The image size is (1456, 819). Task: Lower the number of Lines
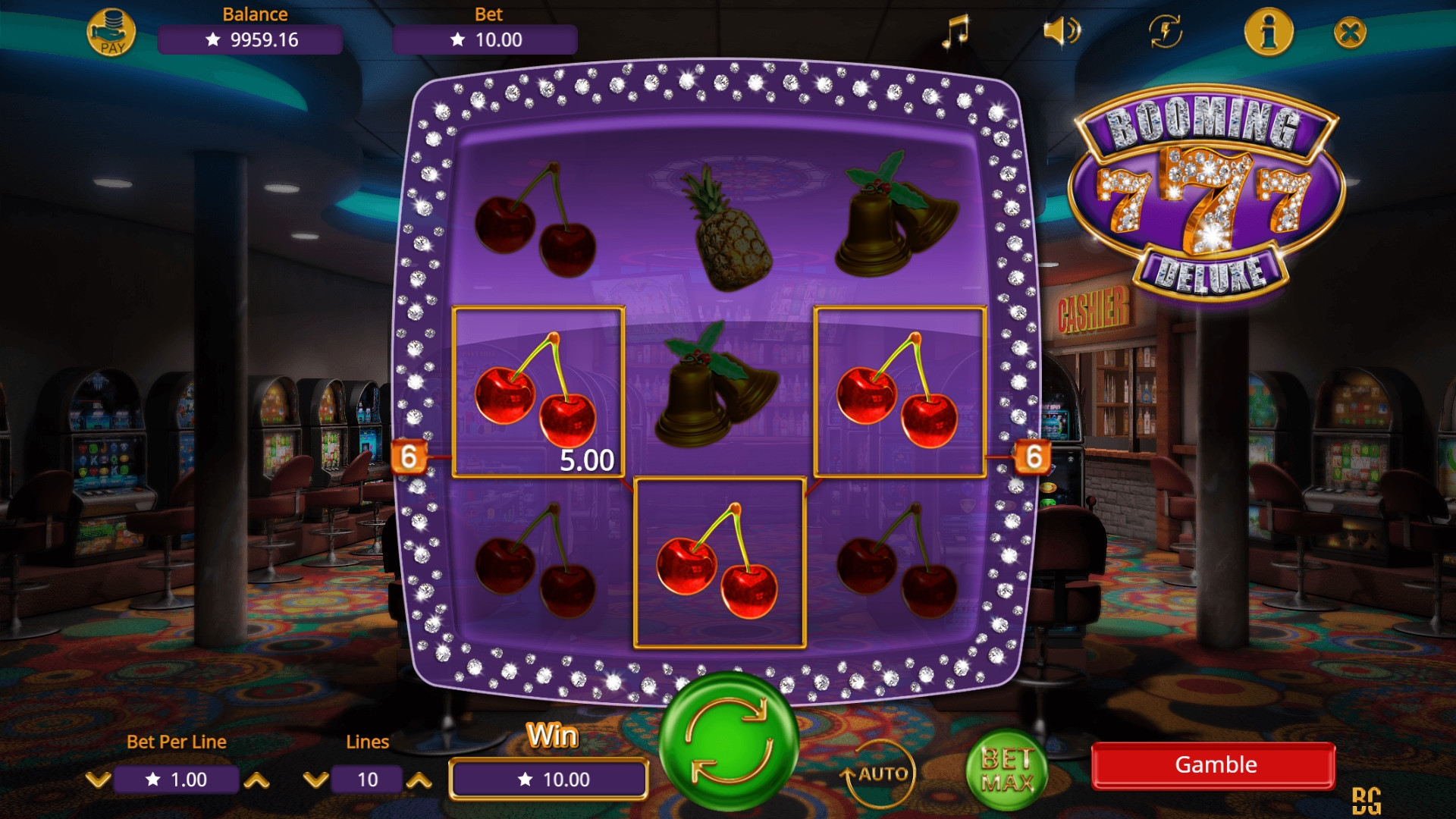(315, 780)
